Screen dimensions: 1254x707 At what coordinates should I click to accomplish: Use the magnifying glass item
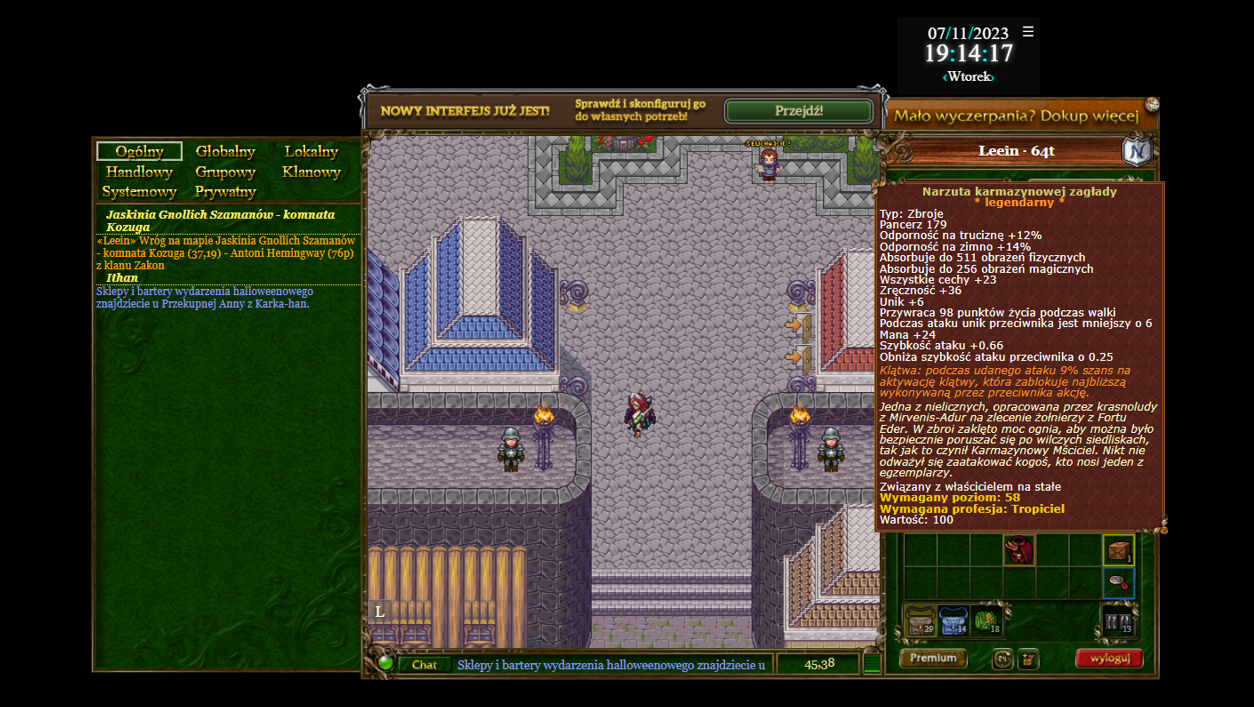point(1118,582)
